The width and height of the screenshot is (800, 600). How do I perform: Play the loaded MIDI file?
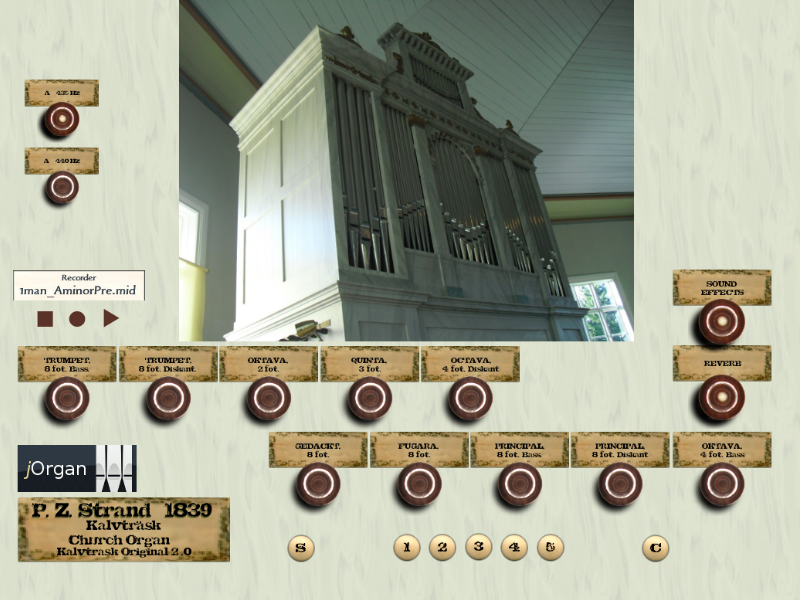111,319
